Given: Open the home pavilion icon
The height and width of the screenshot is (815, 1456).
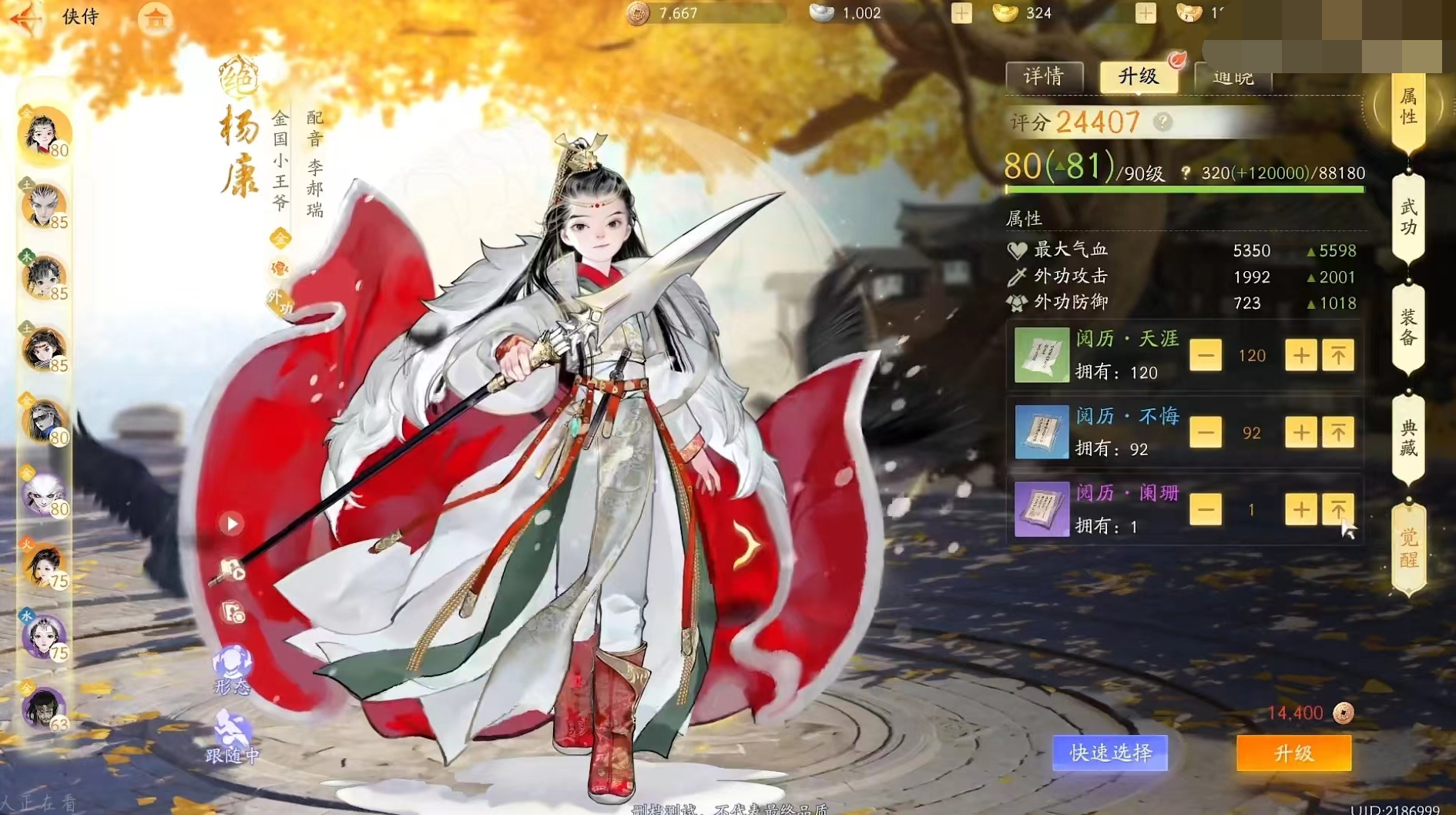Looking at the screenshot, I should [156, 18].
